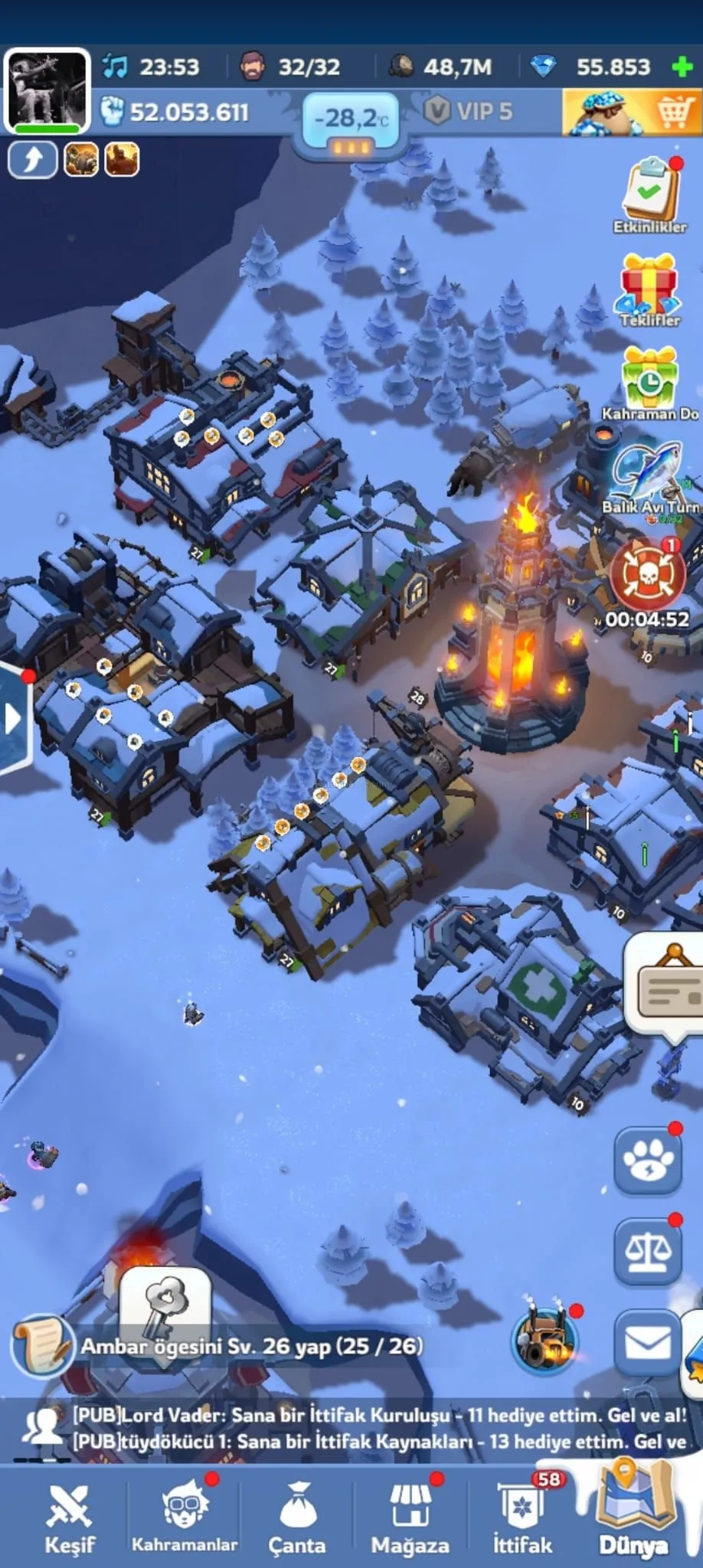Open the VIP 5 panel
Screen dimensions: 703x1568
(x=469, y=112)
